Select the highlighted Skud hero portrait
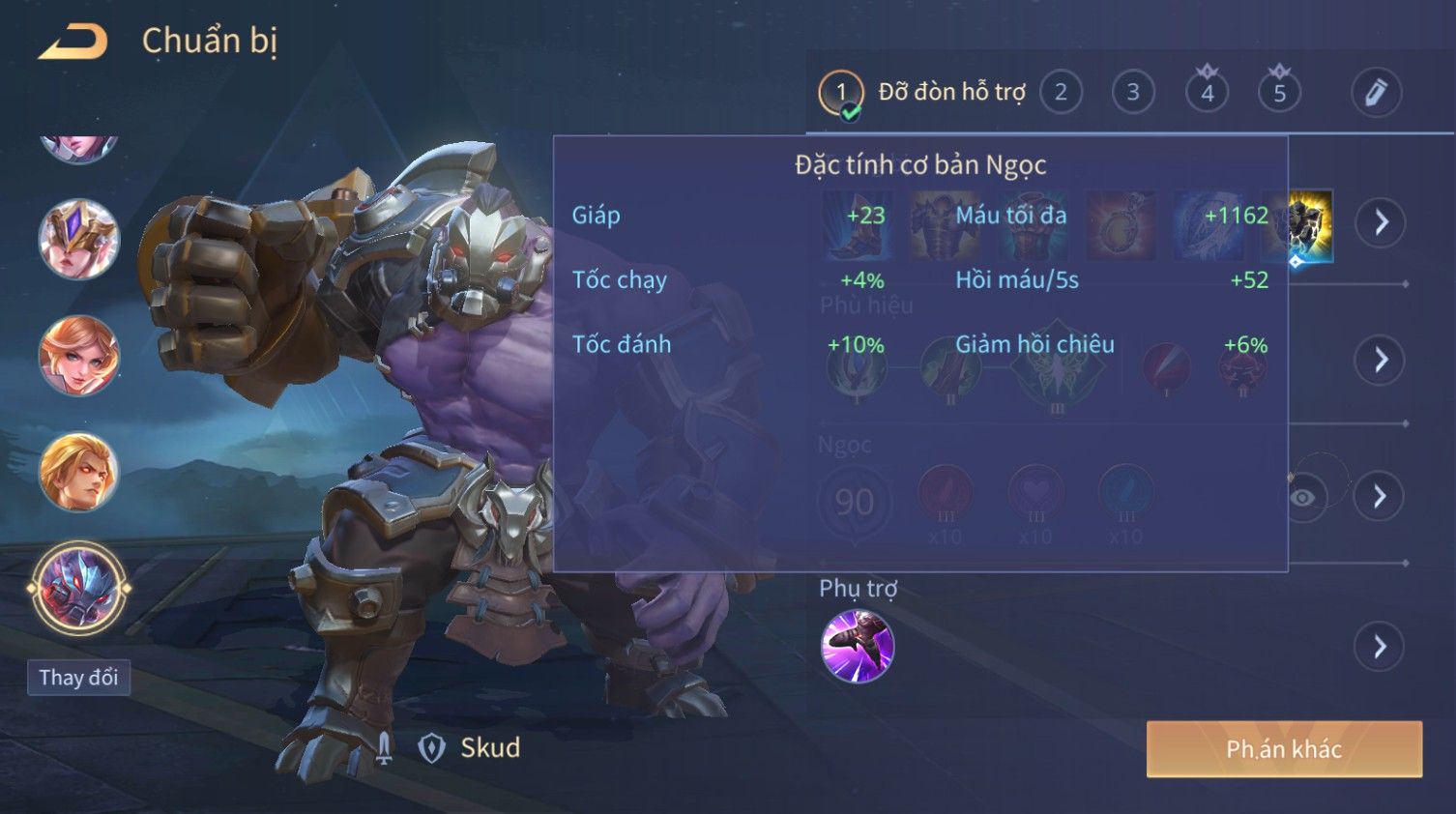 (78, 588)
